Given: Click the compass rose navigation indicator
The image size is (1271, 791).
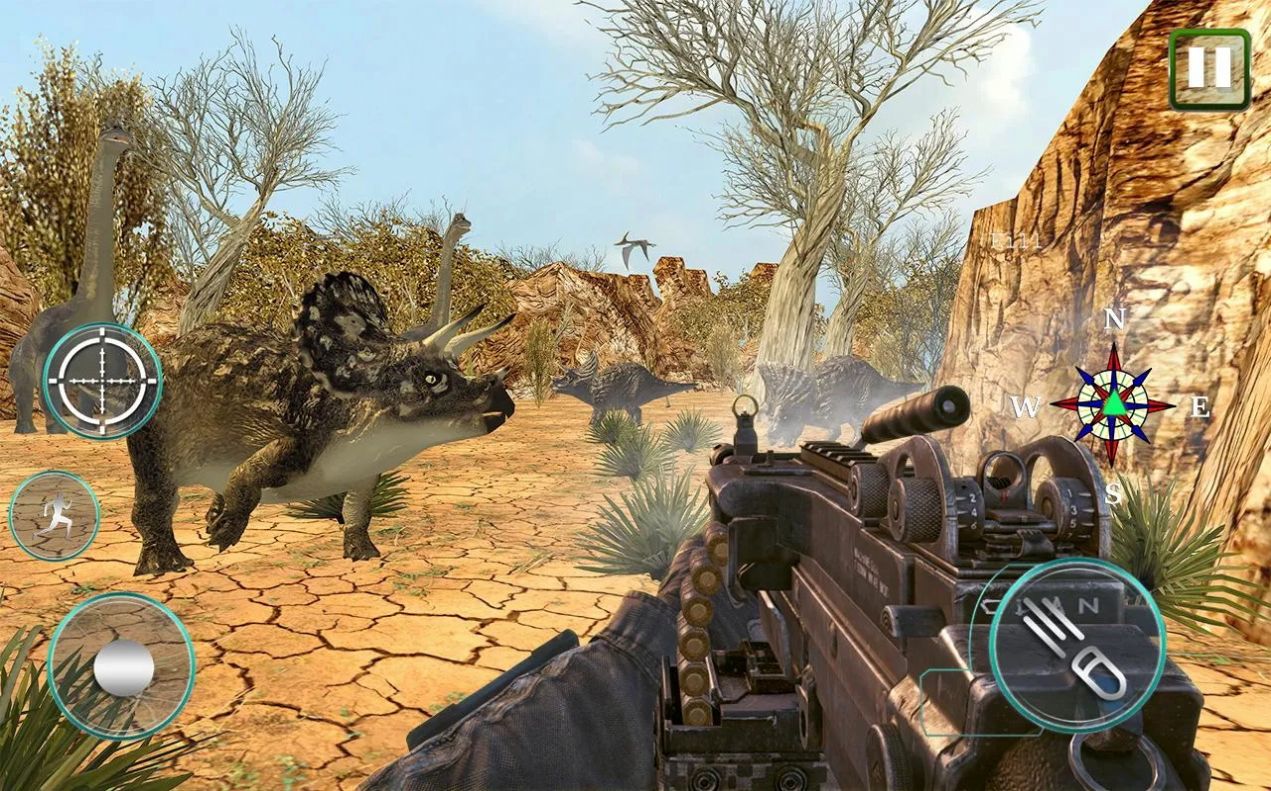Looking at the screenshot, I should (1113, 405).
